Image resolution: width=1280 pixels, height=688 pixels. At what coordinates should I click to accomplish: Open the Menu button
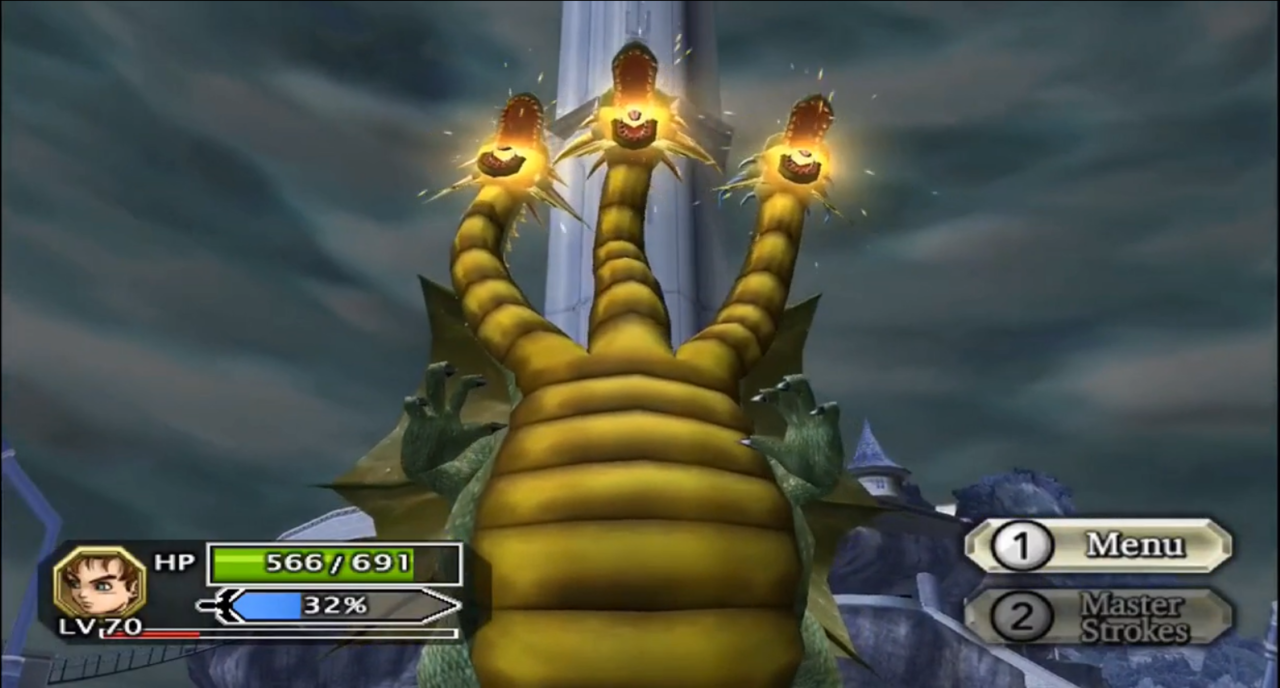coord(1098,545)
